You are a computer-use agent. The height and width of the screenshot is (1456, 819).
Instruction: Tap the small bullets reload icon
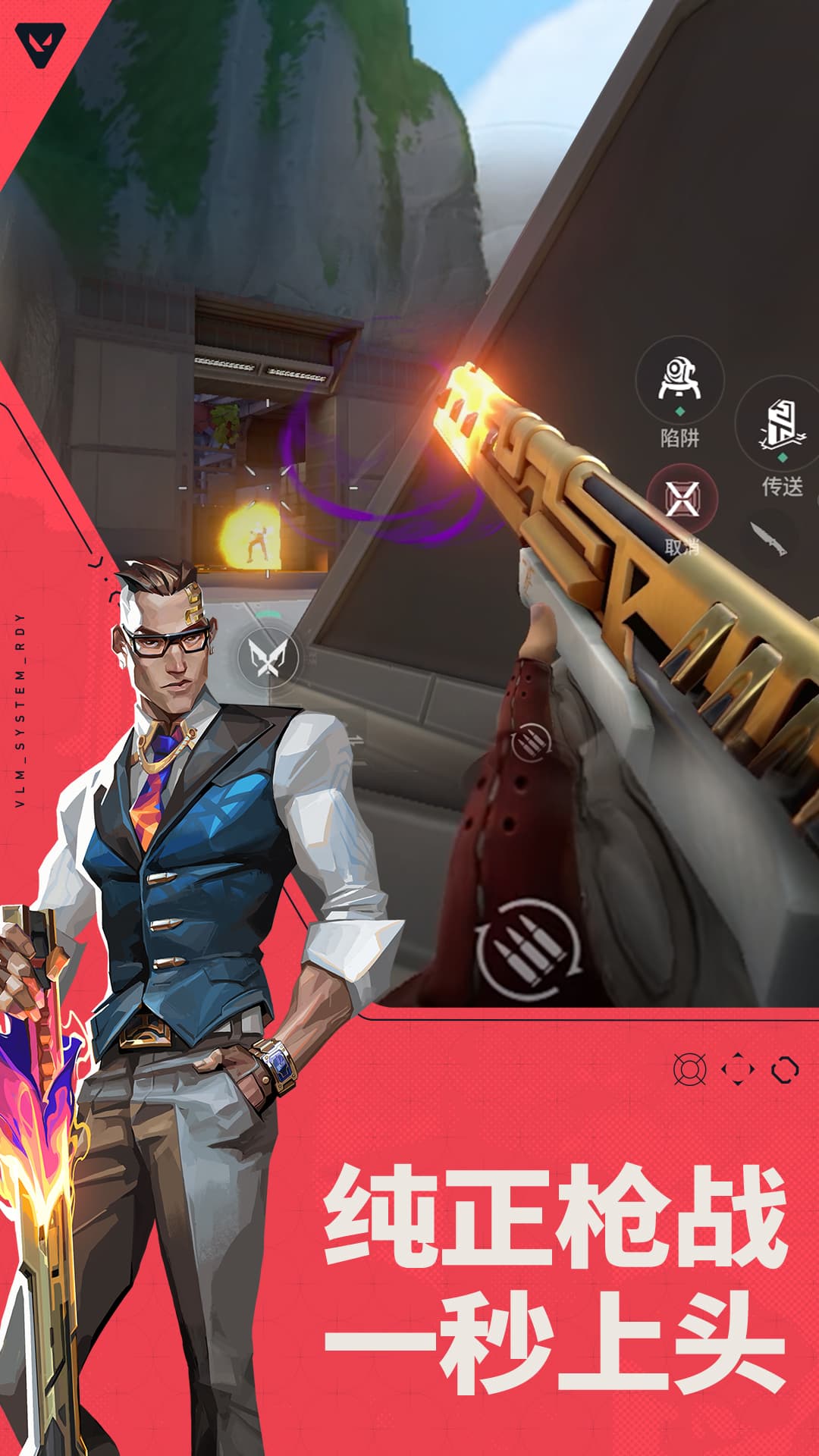tap(531, 742)
